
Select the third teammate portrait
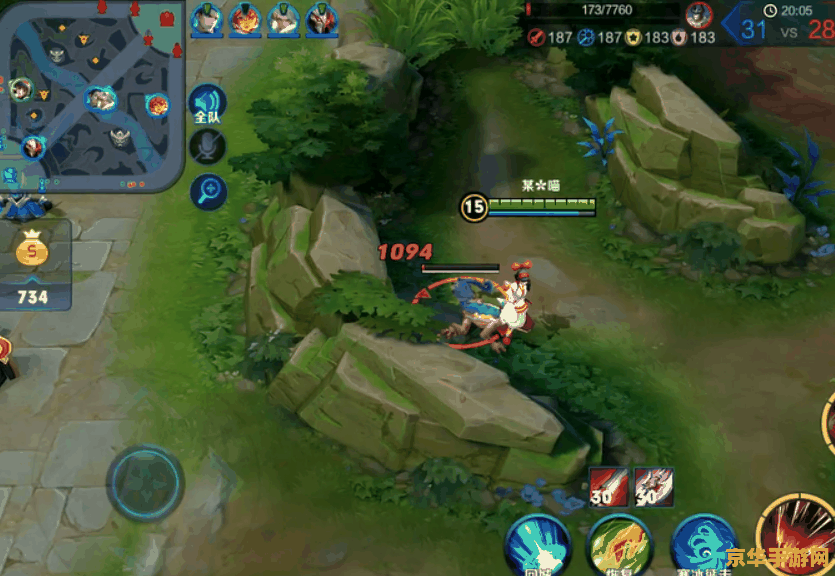click(x=283, y=18)
